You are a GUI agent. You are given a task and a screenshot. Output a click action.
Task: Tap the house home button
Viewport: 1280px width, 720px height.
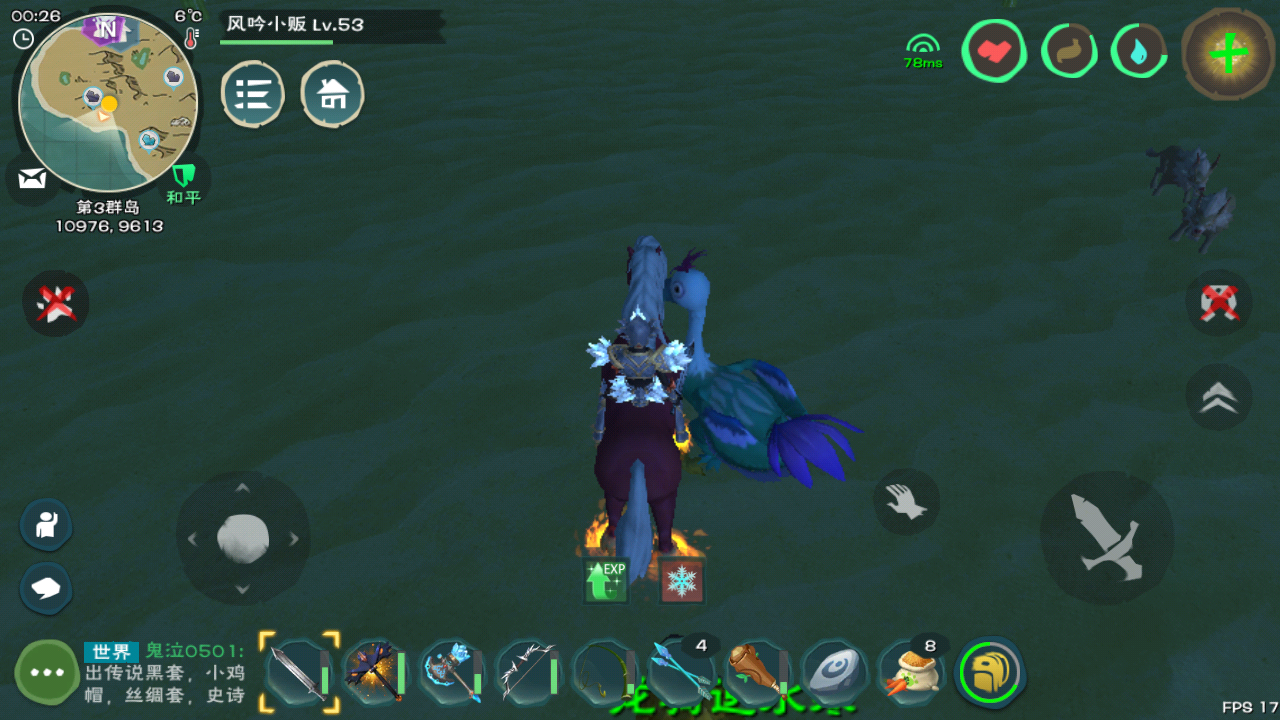332,94
